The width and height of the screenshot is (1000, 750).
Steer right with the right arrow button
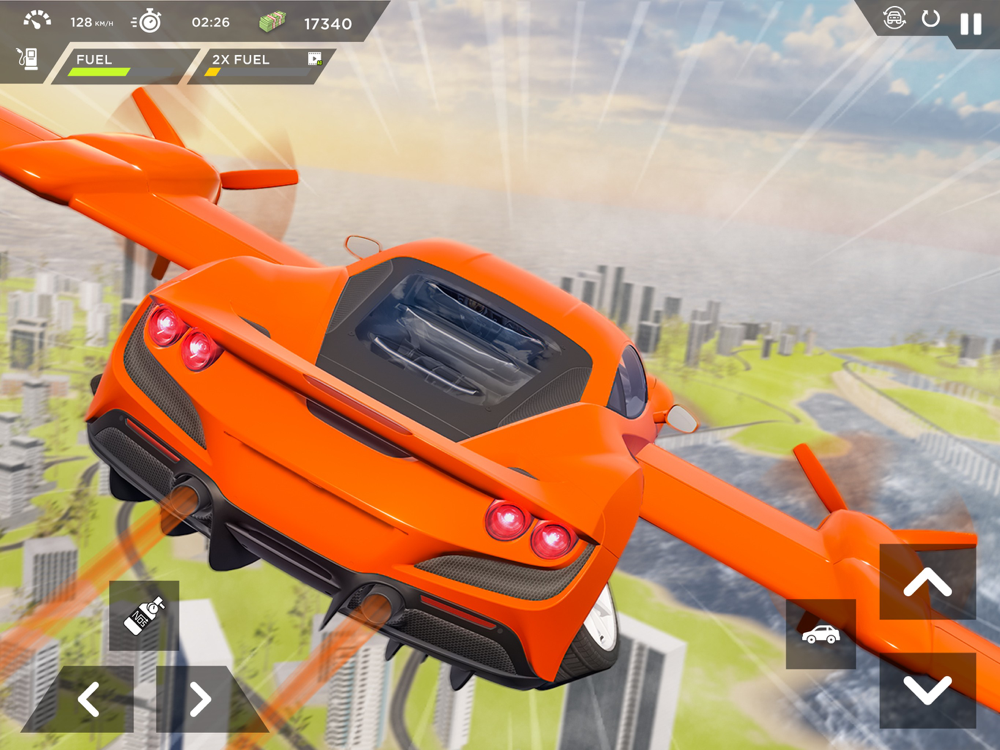click(x=198, y=699)
